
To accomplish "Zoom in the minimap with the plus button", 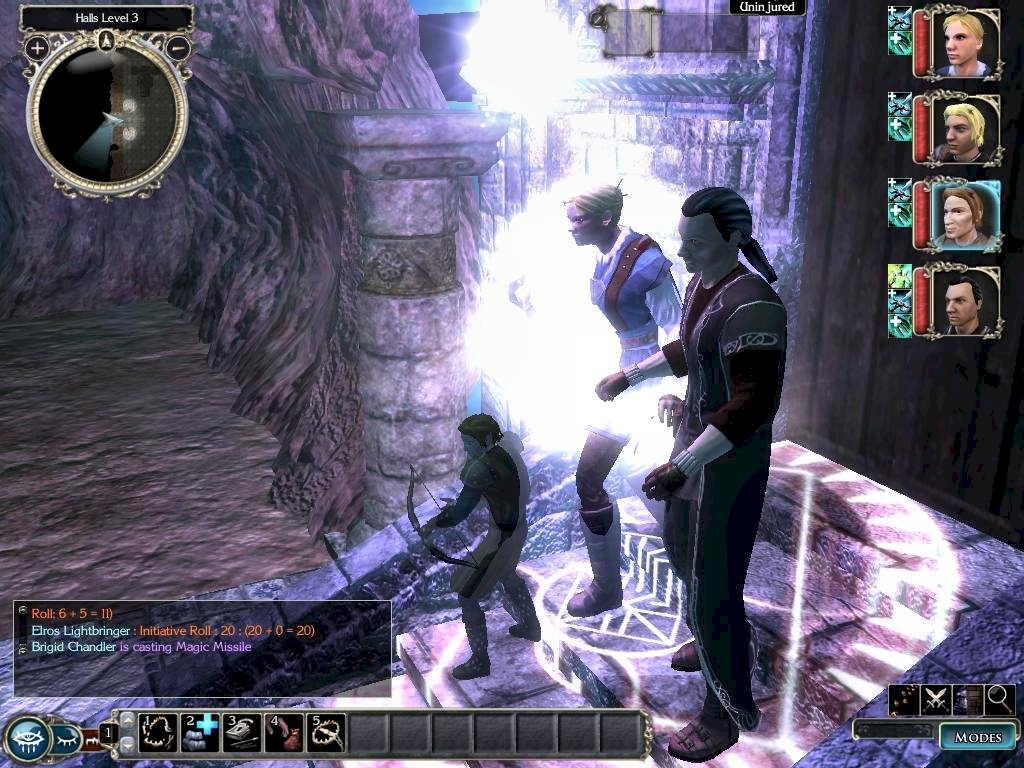I will 37,47.
